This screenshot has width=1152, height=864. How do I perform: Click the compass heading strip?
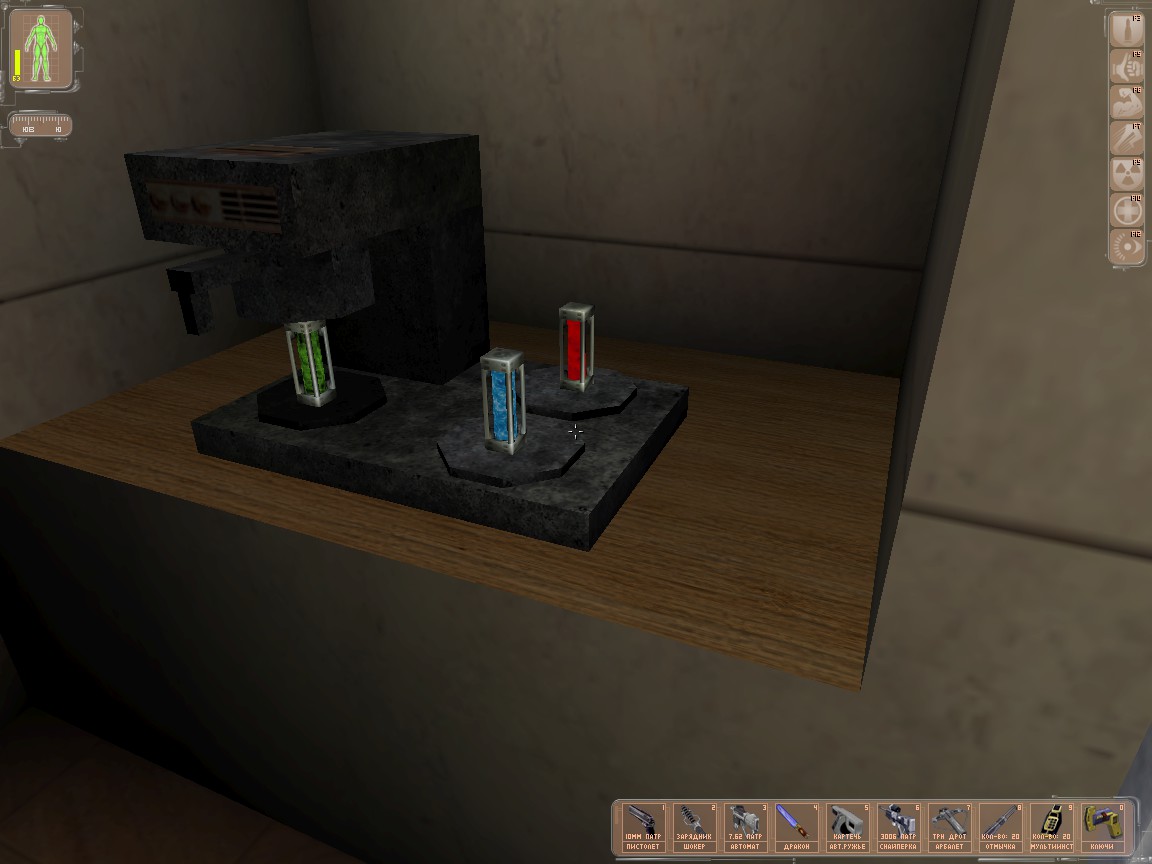click(x=40, y=127)
